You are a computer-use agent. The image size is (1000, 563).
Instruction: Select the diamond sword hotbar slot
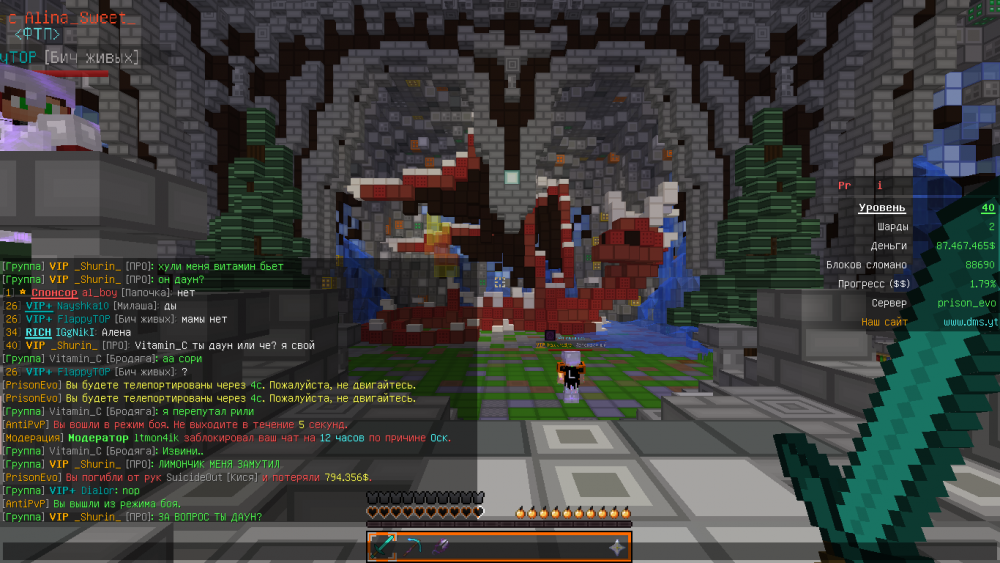pos(383,547)
